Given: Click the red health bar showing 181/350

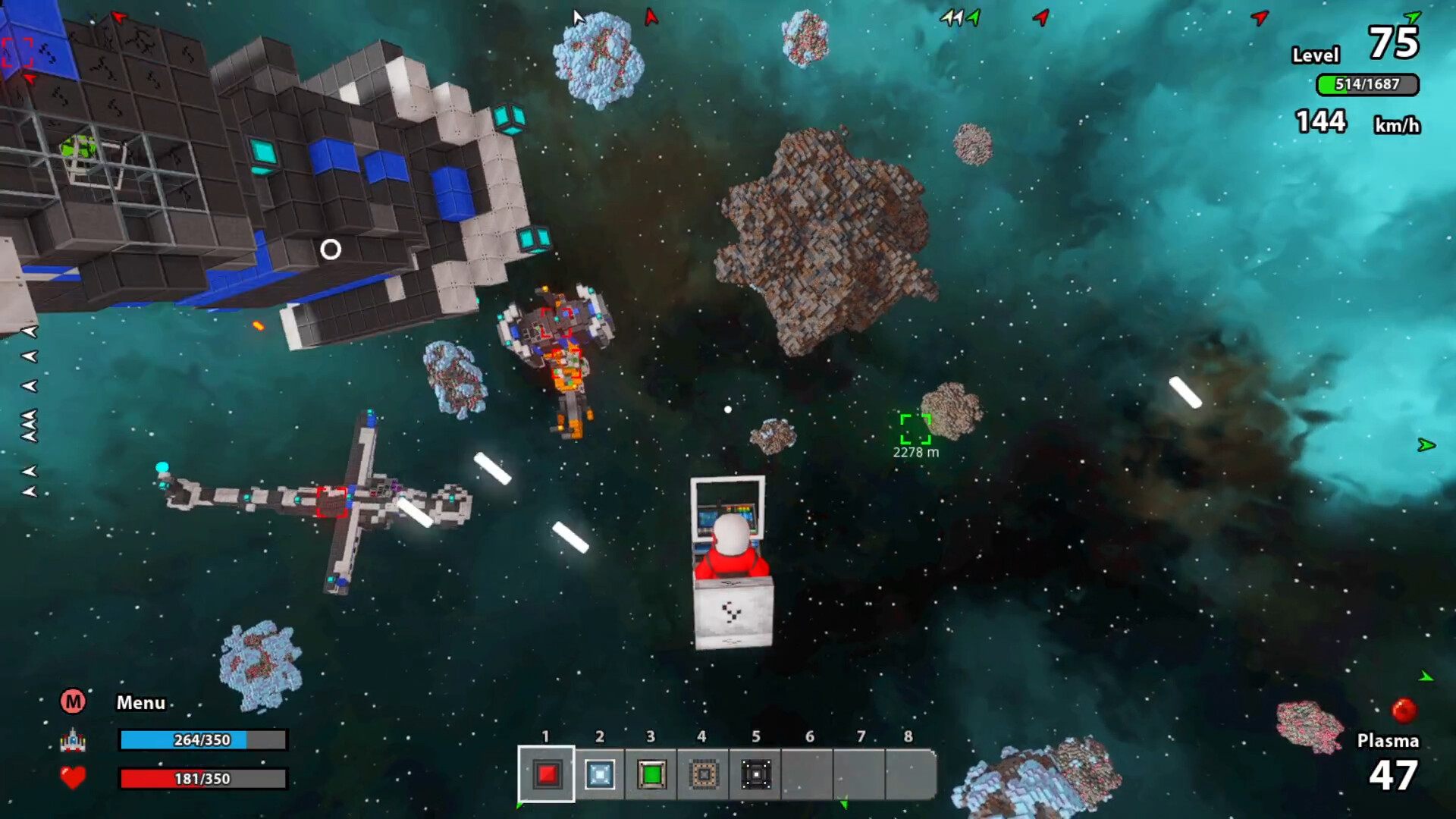Looking at the screenshot, I should click(x=201, y=779).
